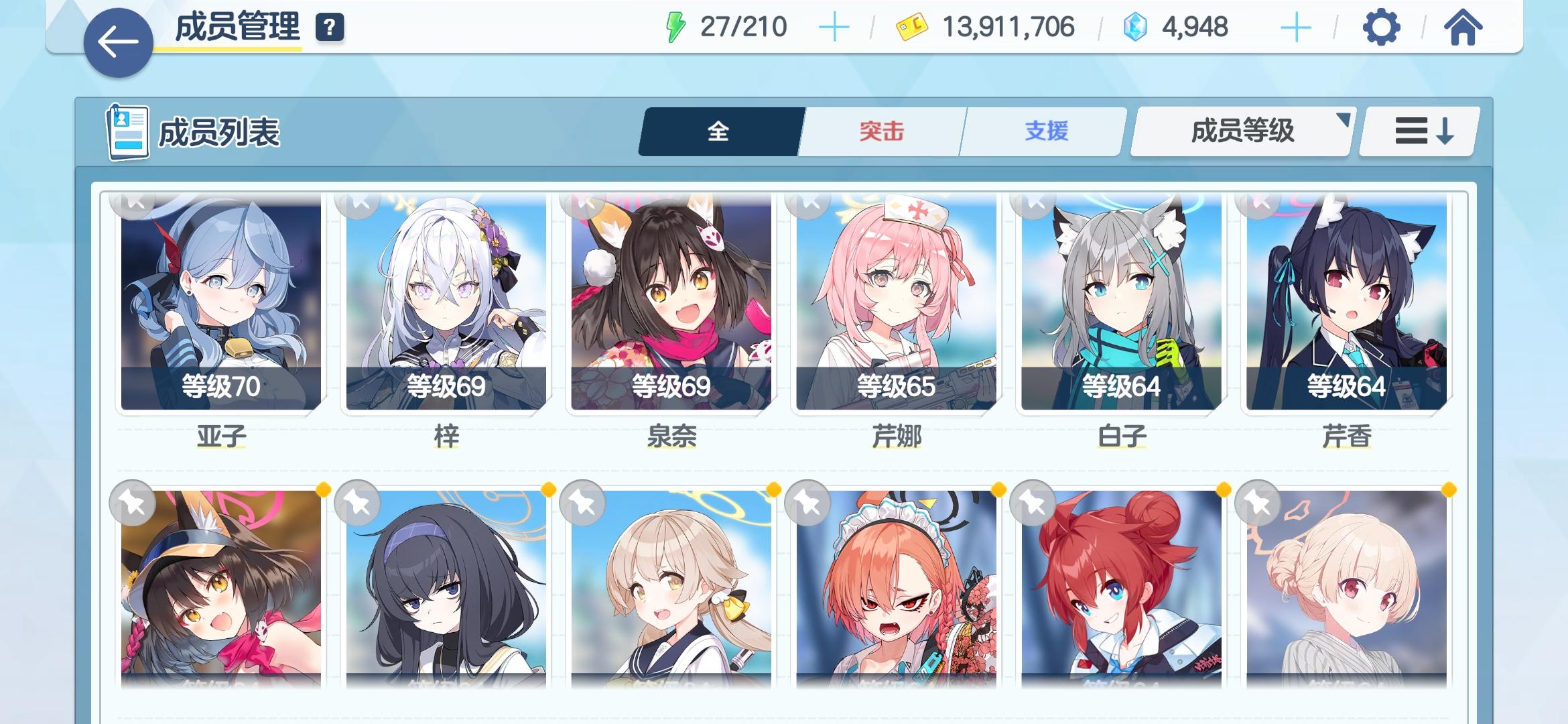Click the gold credits currency icon

(911, 27)
